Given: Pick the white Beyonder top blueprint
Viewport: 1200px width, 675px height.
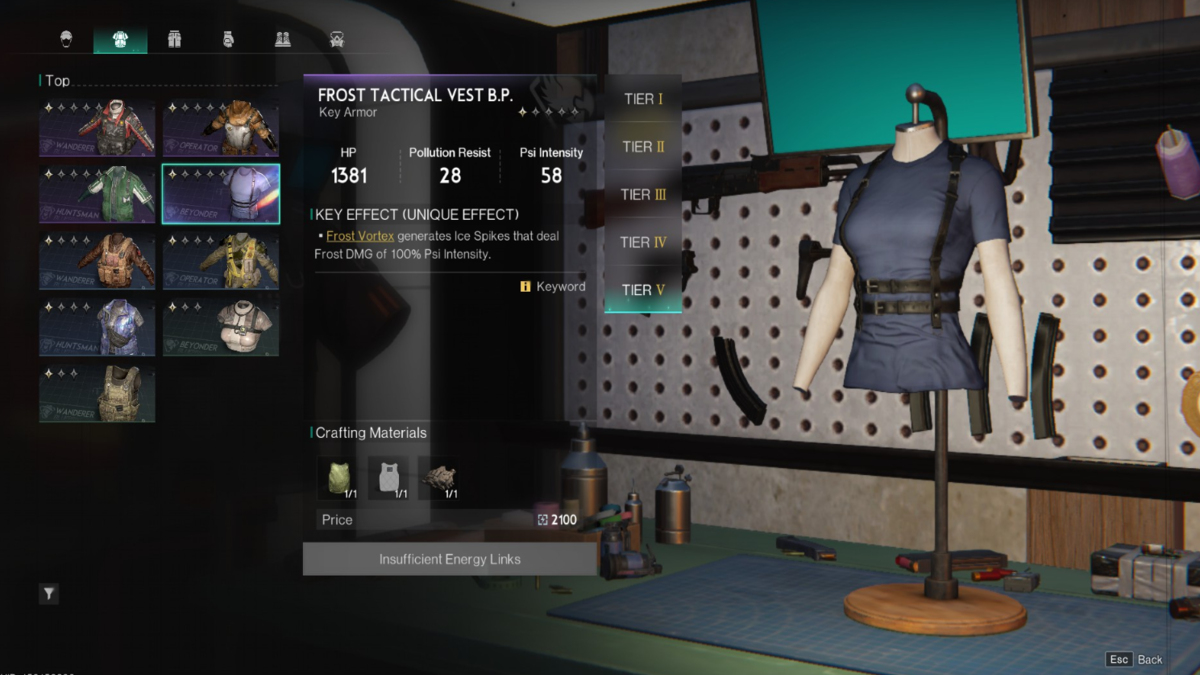Looking at the screenshot, I should pos(221,326).
